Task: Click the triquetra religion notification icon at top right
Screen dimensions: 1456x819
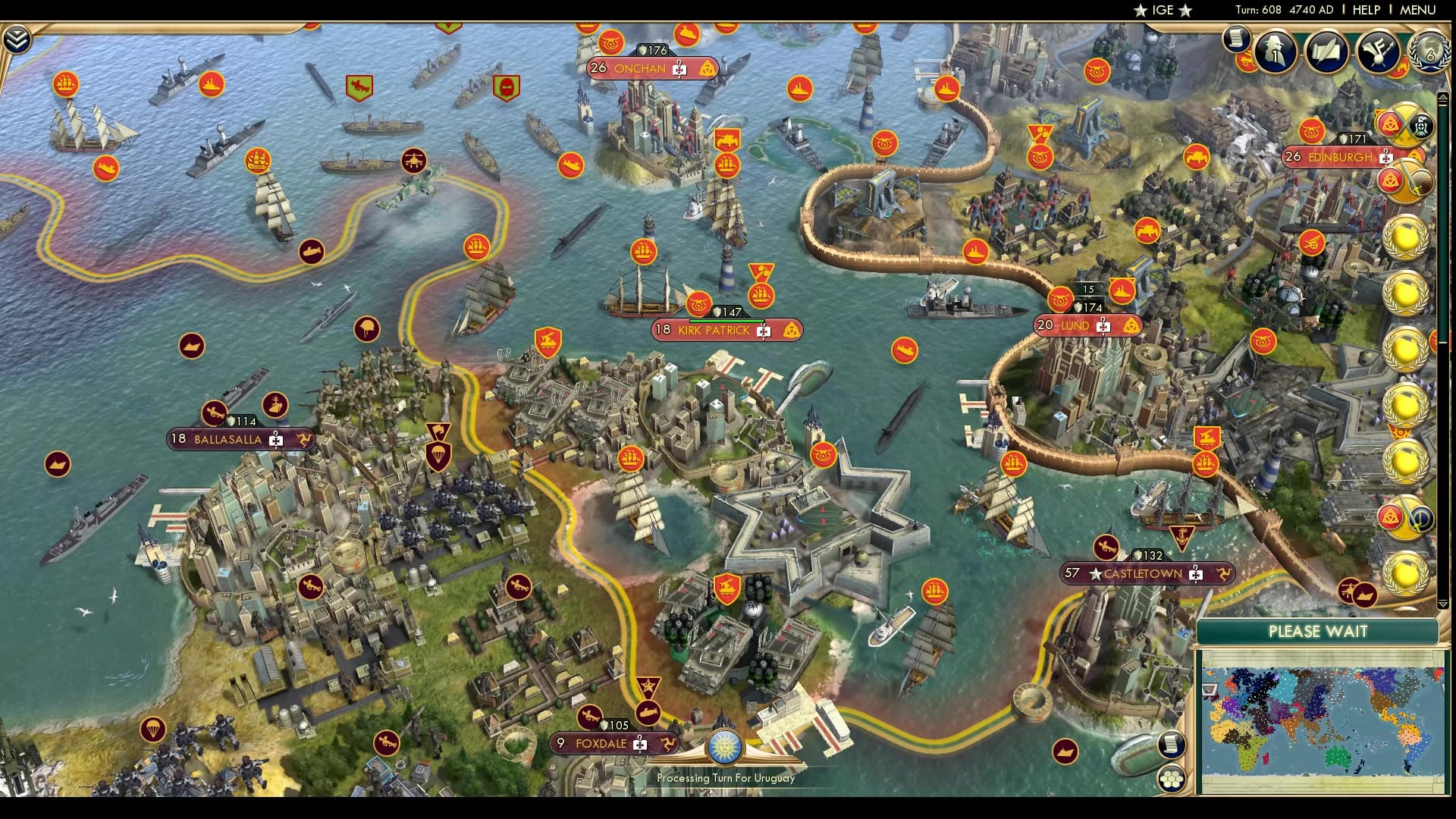Action: tap(1392, 122)
